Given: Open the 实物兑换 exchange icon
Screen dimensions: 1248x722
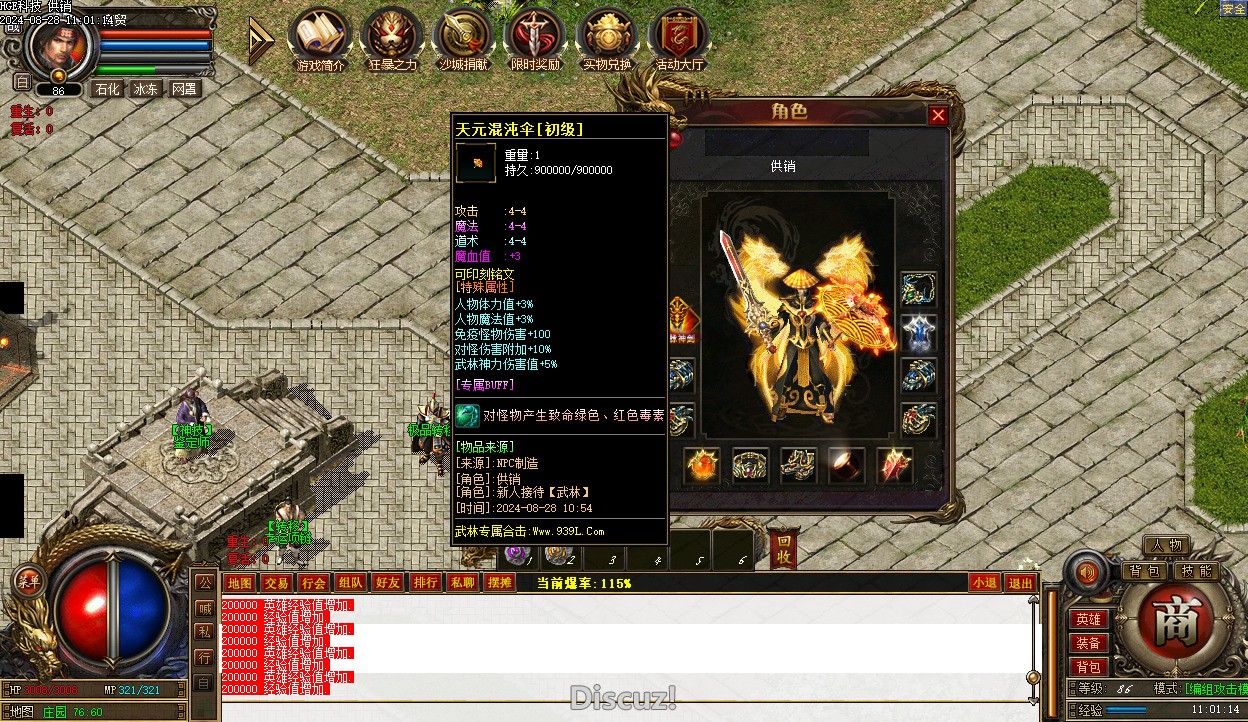Looking at the screenshot, I should pos(608,40).
